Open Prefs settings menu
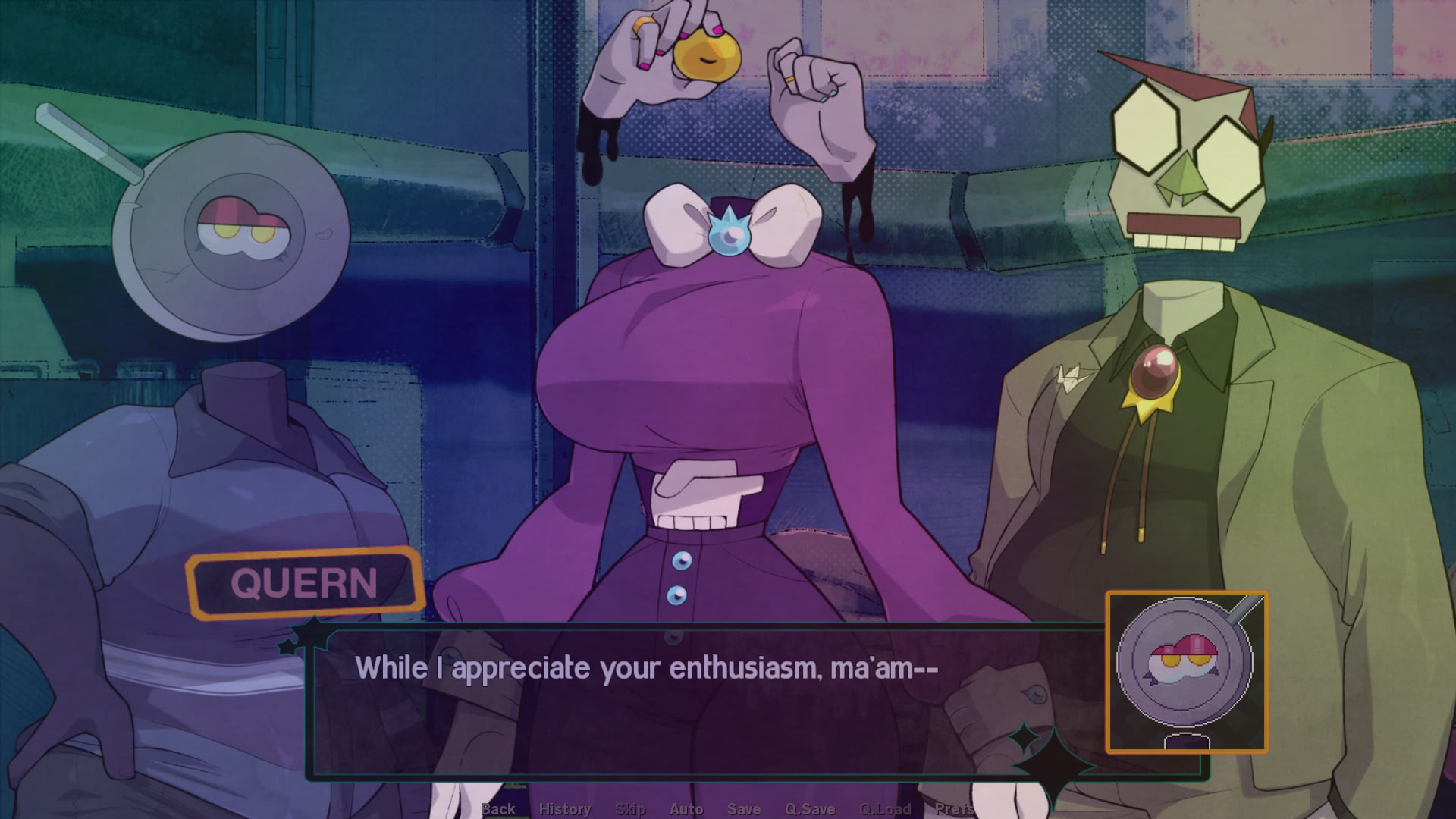 click(954, 809)
